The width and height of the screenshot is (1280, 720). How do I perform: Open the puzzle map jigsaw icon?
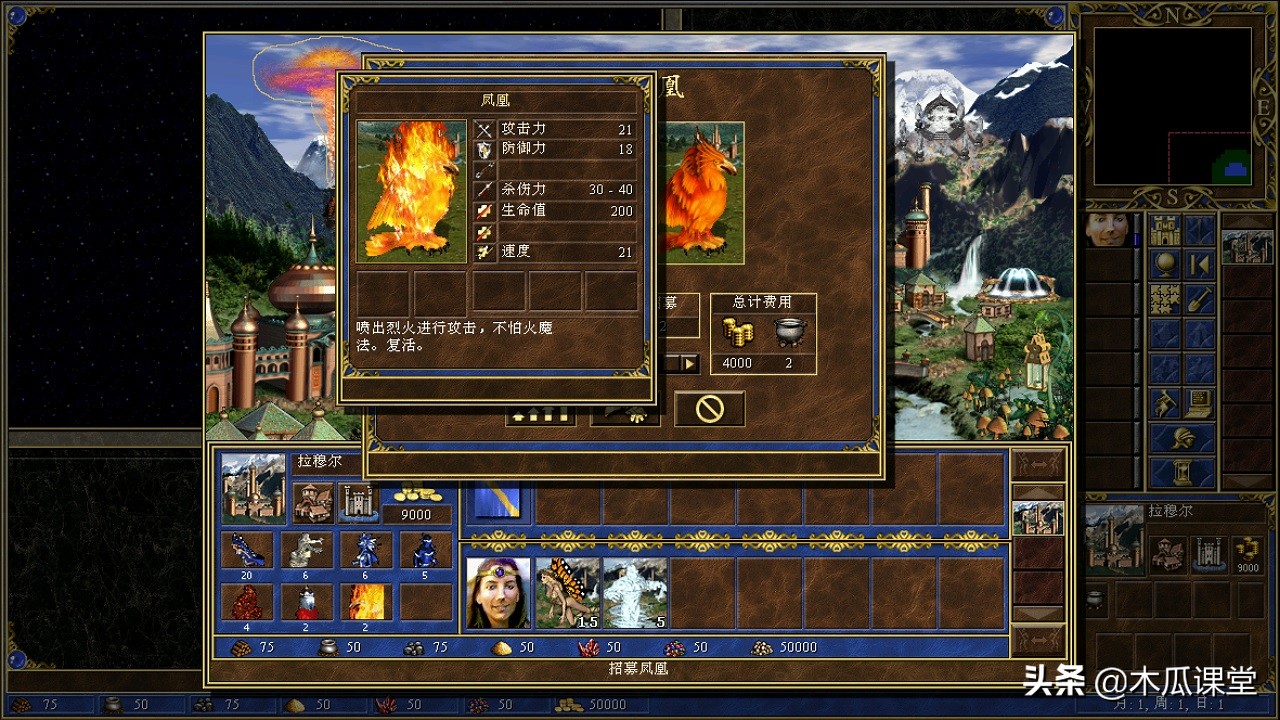tap(1164, 296)
